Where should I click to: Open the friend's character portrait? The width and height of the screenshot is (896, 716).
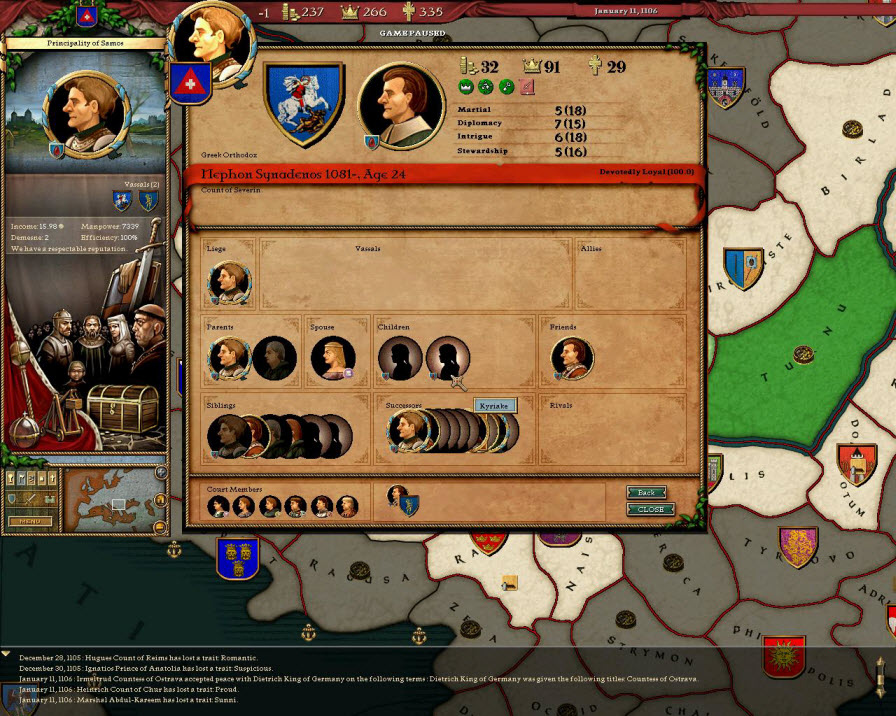(x=572, y=358)
